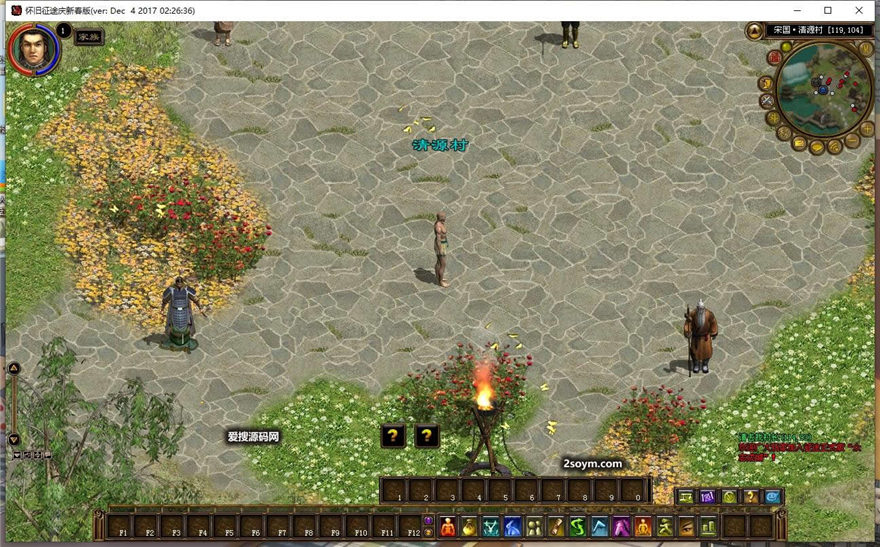Collapse the minimap with the arrow button
This screenshot has width=880, height=547.
pyautogui.click(x=754, y=30)
